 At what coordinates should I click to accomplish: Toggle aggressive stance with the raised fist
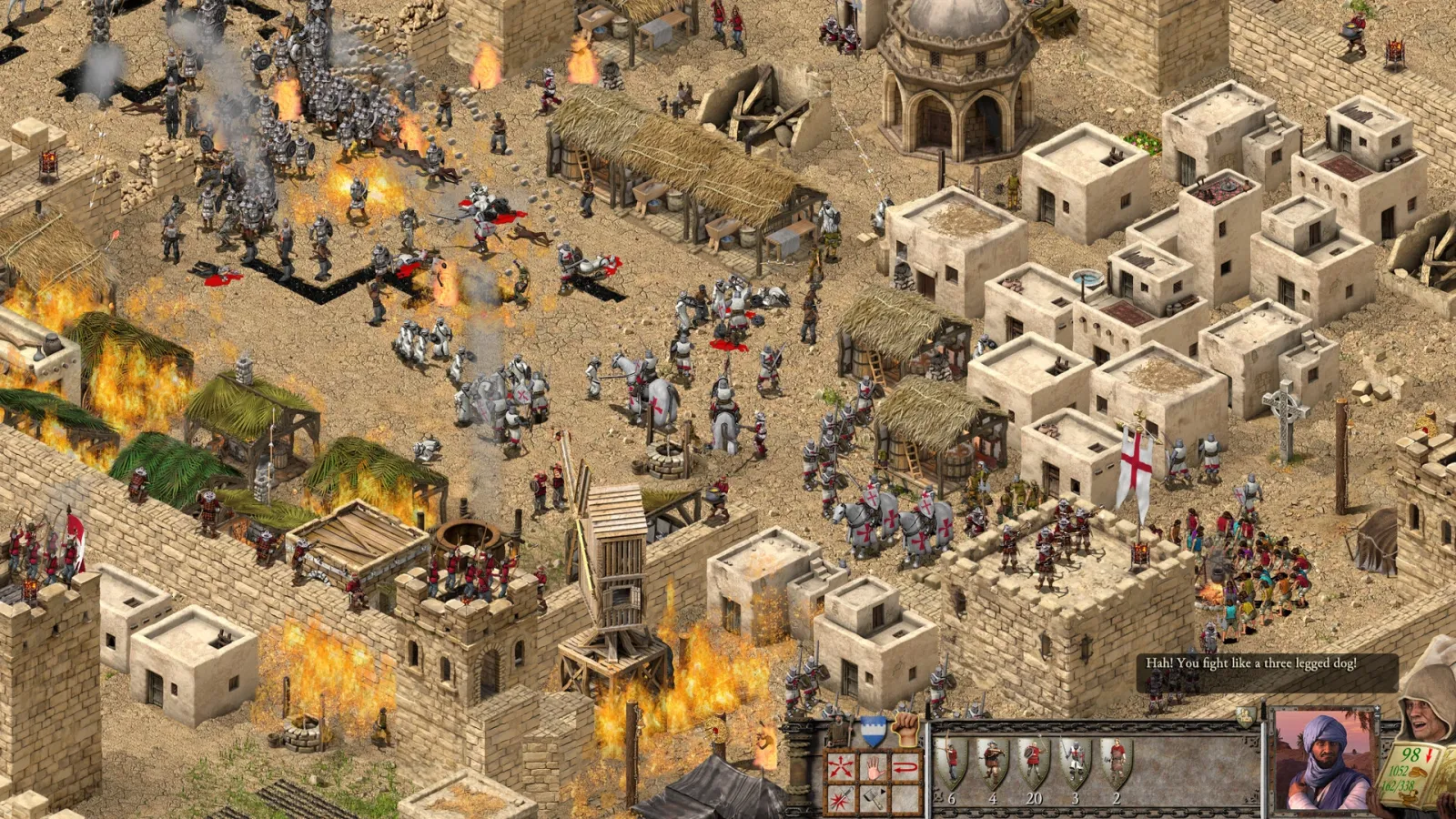[x=905, y=733]
